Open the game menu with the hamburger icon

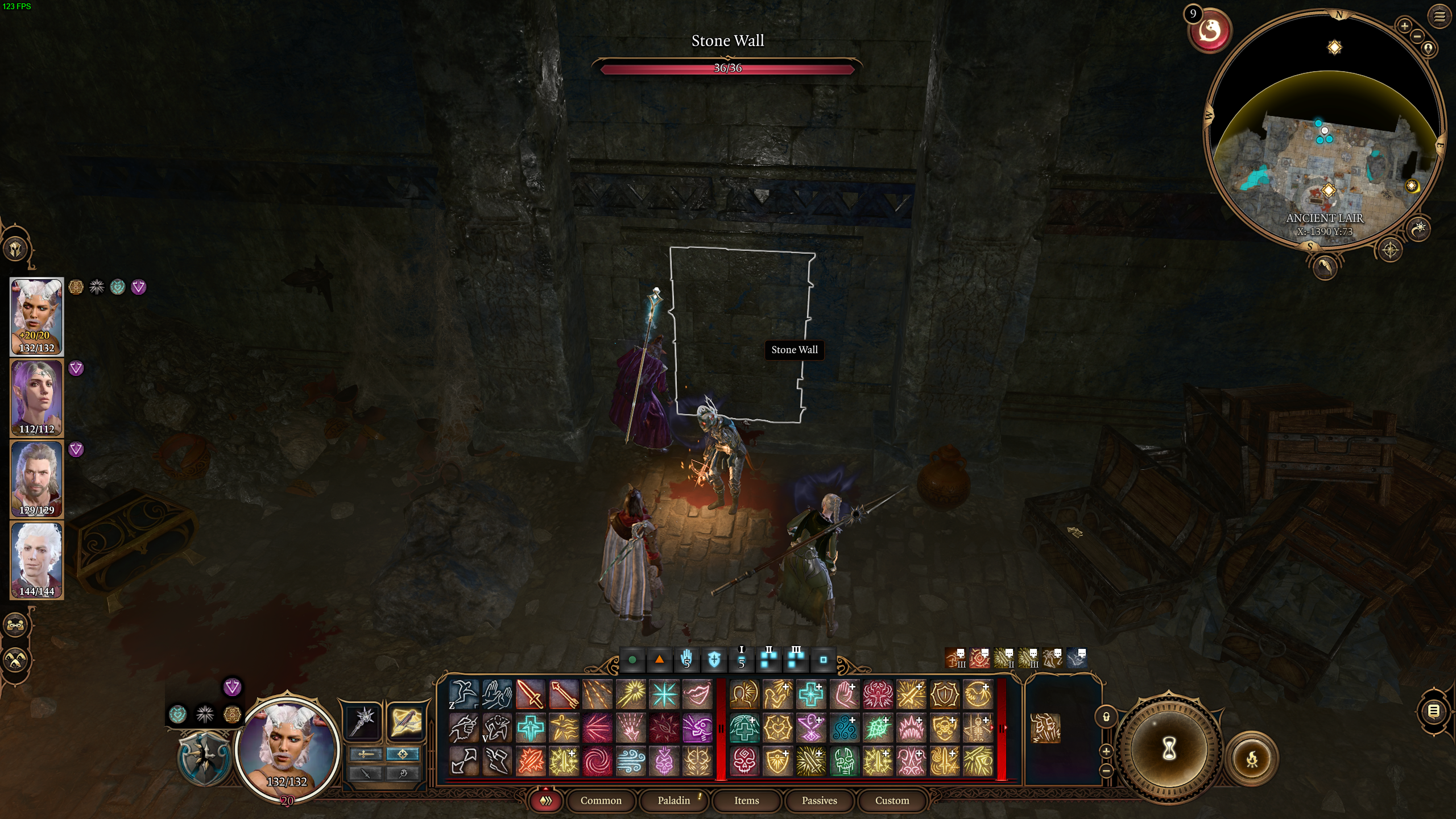click(x=1440, y=16)
